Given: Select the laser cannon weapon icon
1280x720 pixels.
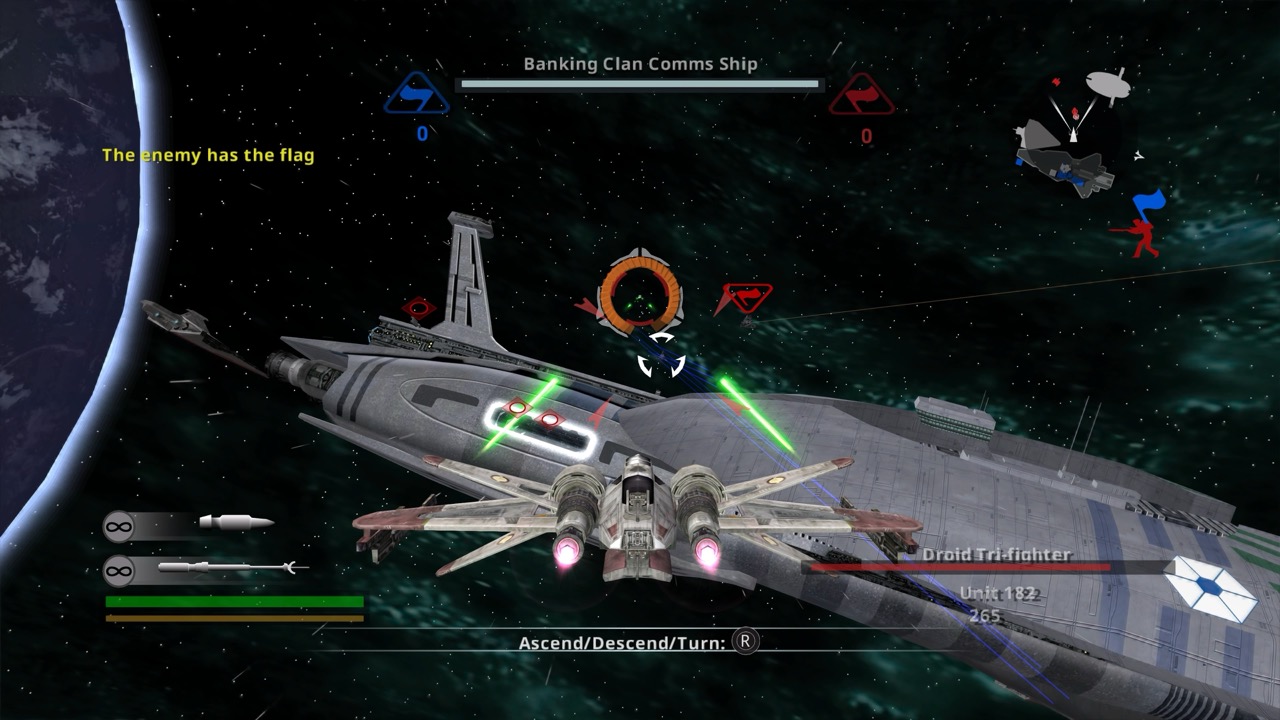Looking at the screenshot, I should pos(236,523).
